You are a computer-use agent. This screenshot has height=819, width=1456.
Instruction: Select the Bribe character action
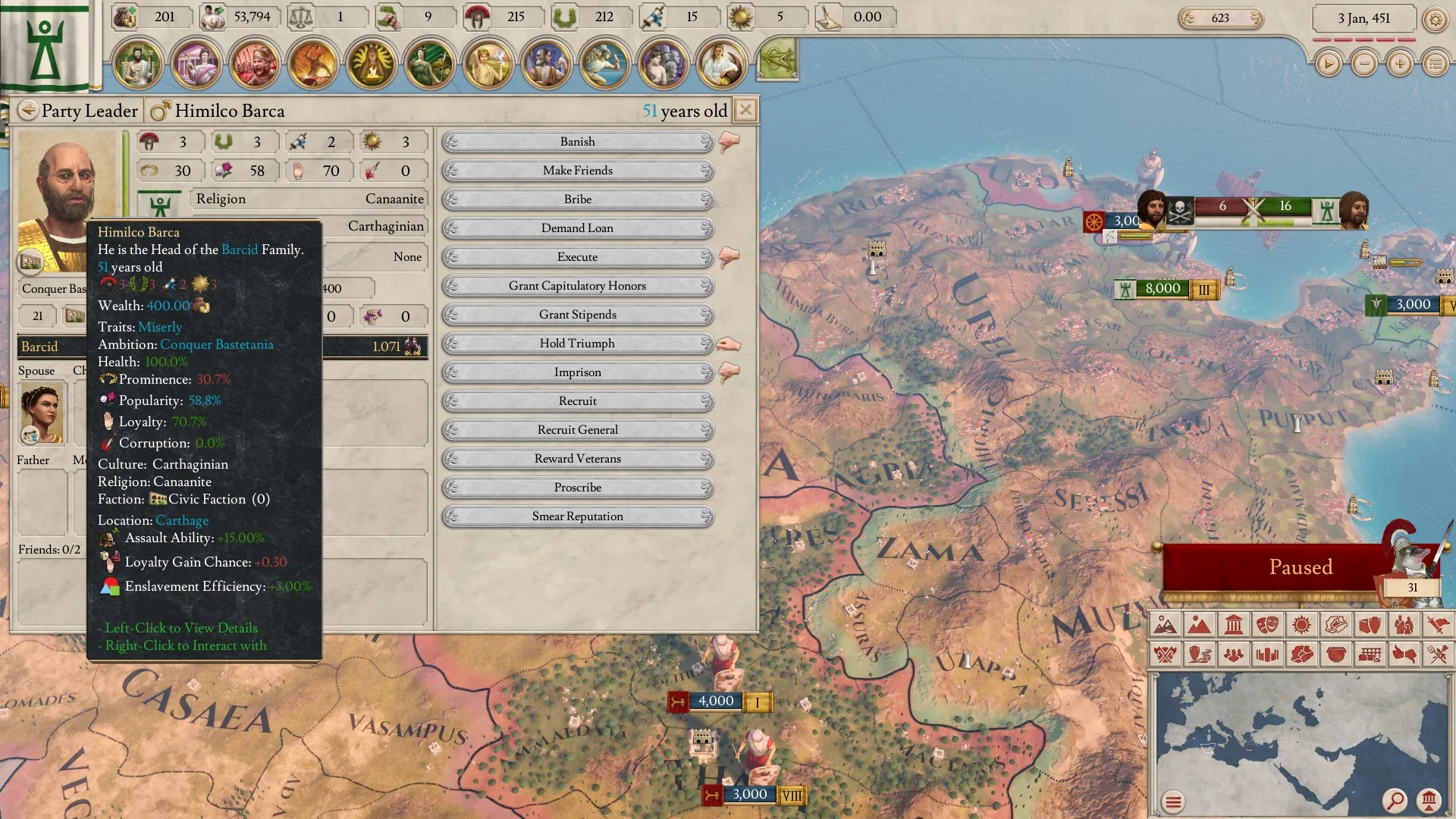[x=578, y=199]
